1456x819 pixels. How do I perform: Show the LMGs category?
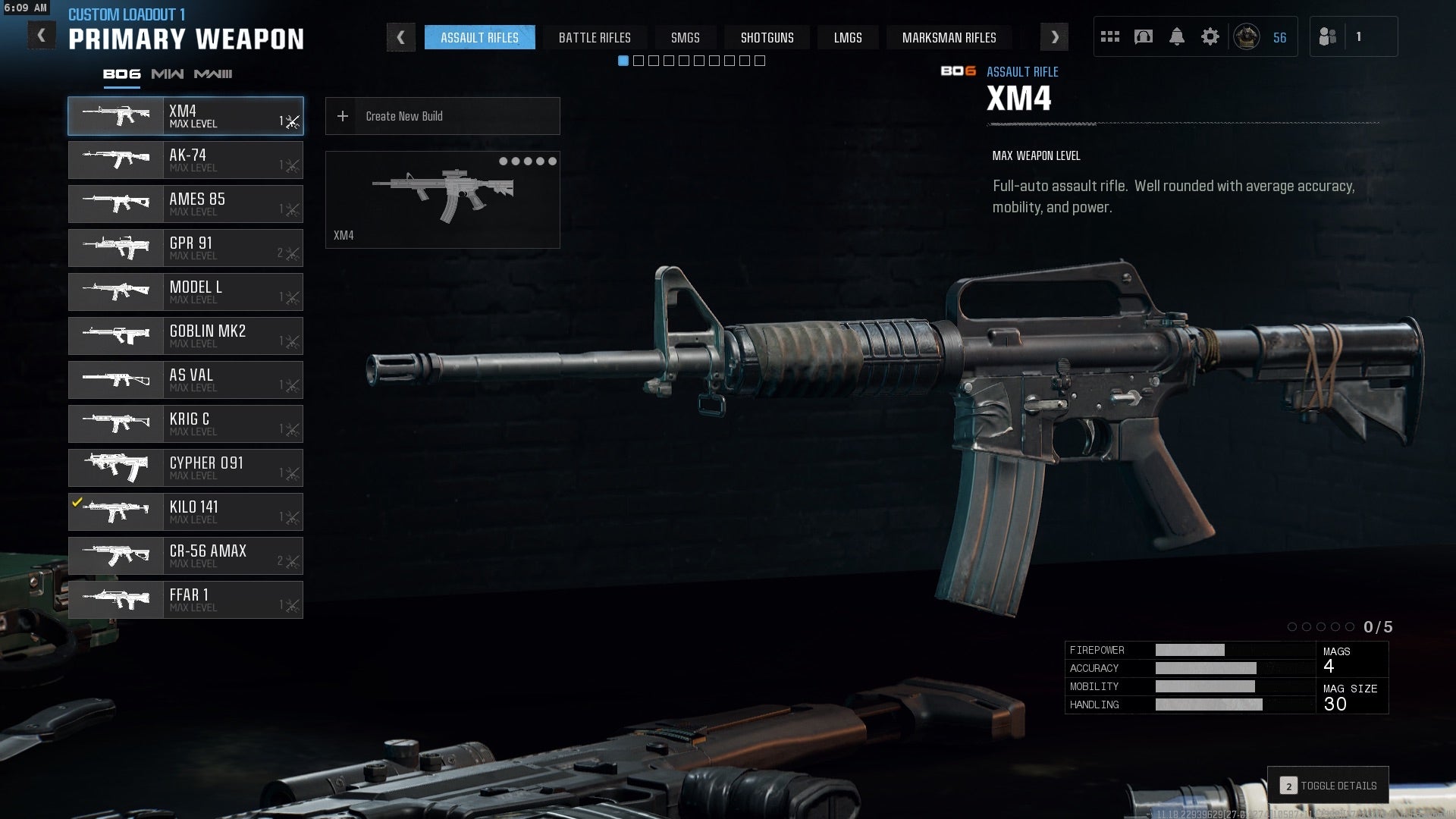click(847, 37)
